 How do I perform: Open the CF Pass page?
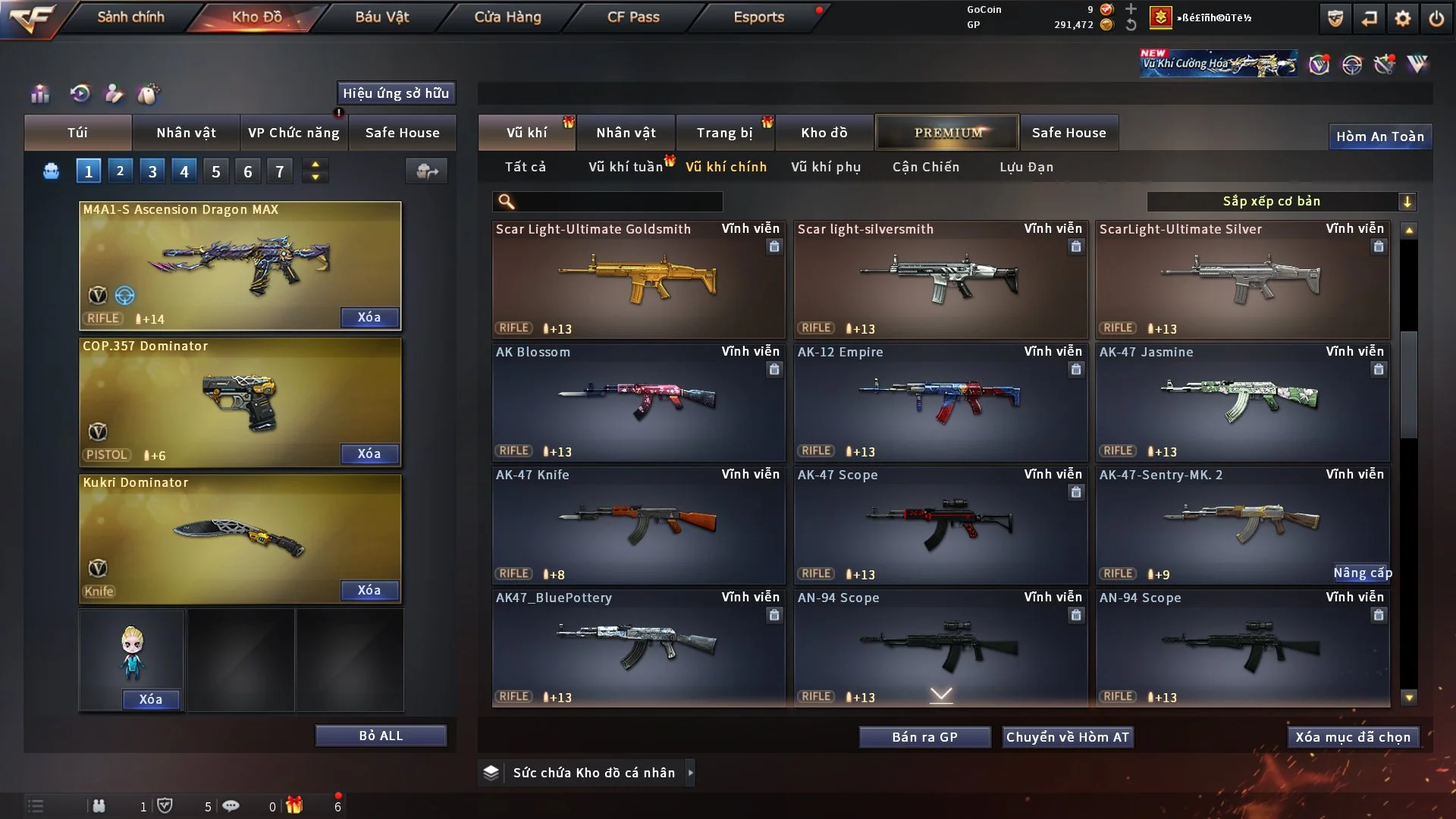(x=633, y=17)
